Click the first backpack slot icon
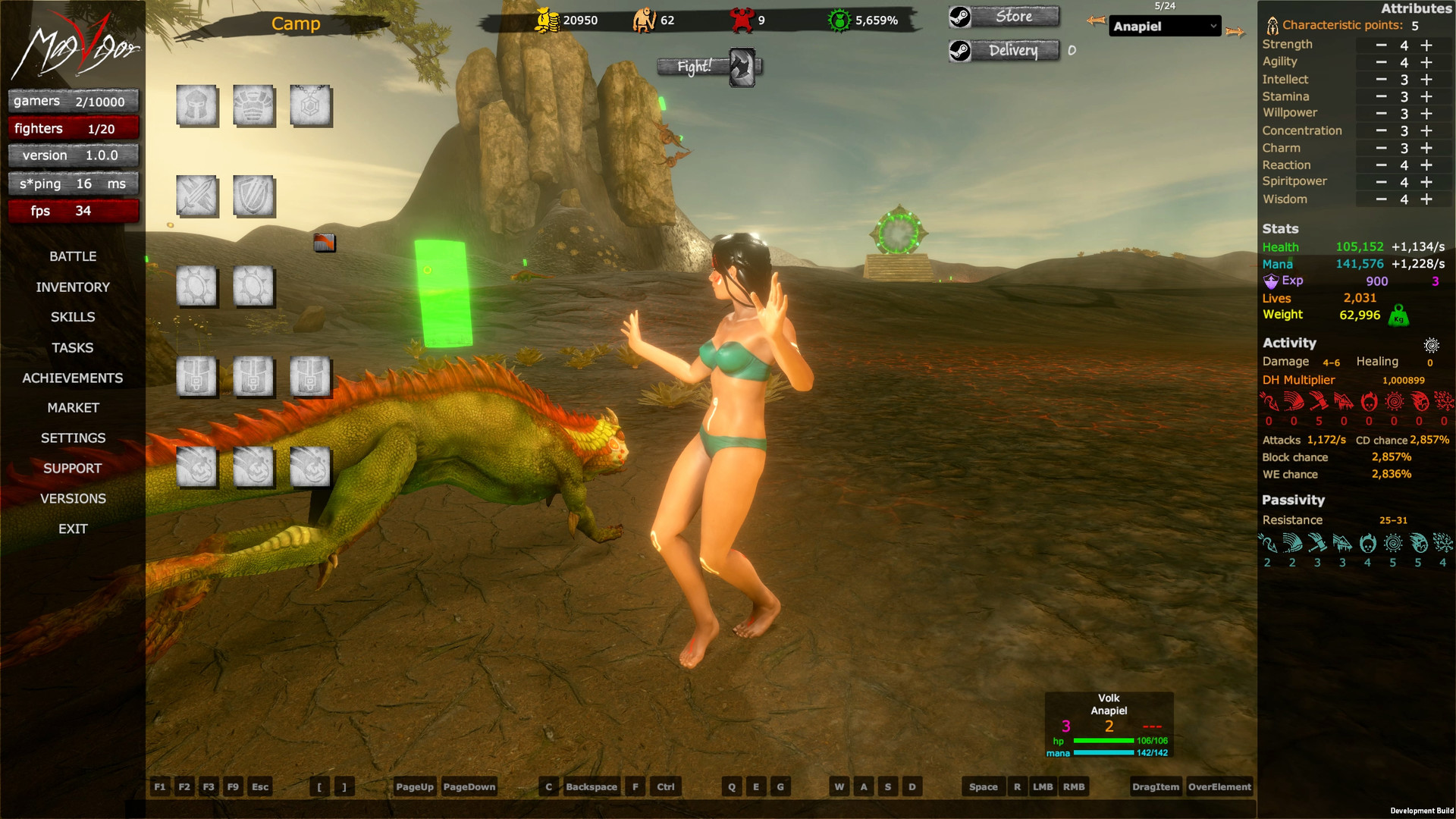 pos(197,377)
